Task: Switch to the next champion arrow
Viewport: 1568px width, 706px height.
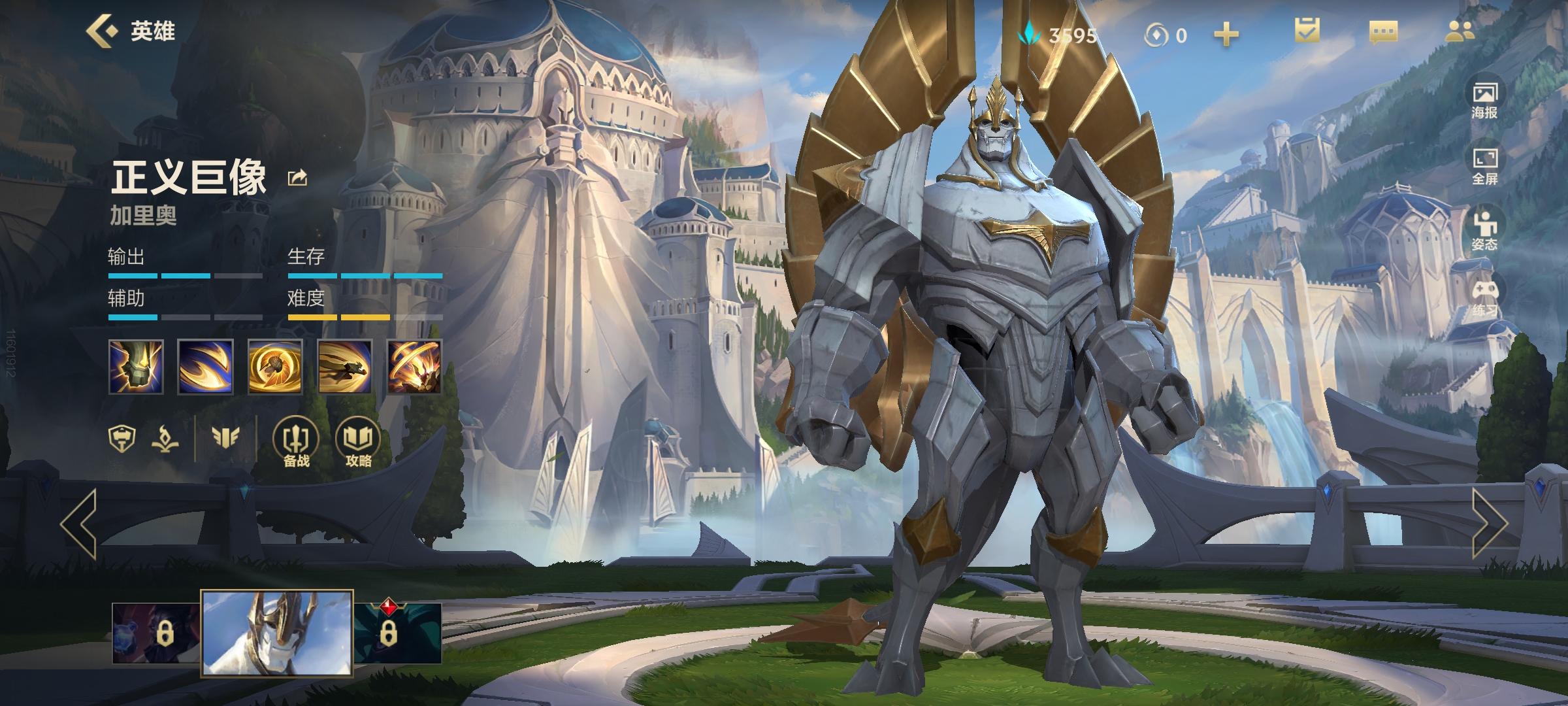Action: (1488, 524)
